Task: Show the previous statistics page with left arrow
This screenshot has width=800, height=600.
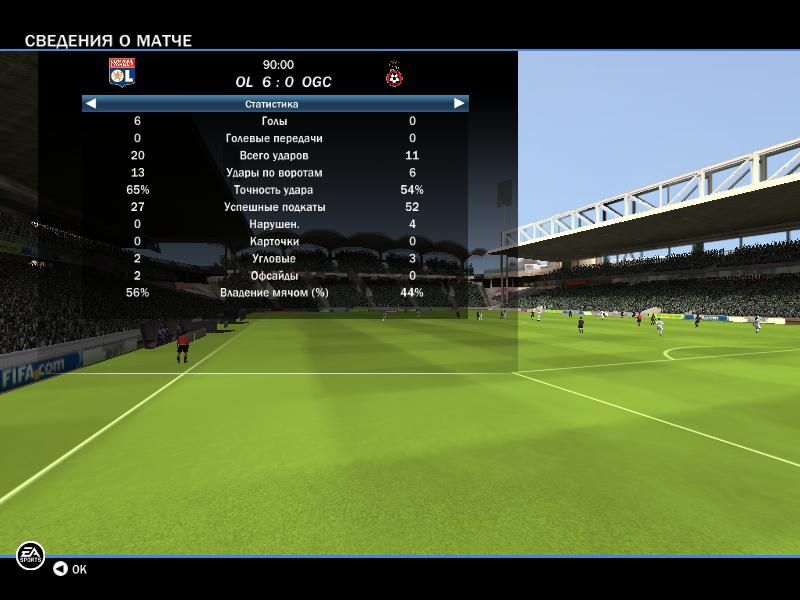Action: pos(91,103)
